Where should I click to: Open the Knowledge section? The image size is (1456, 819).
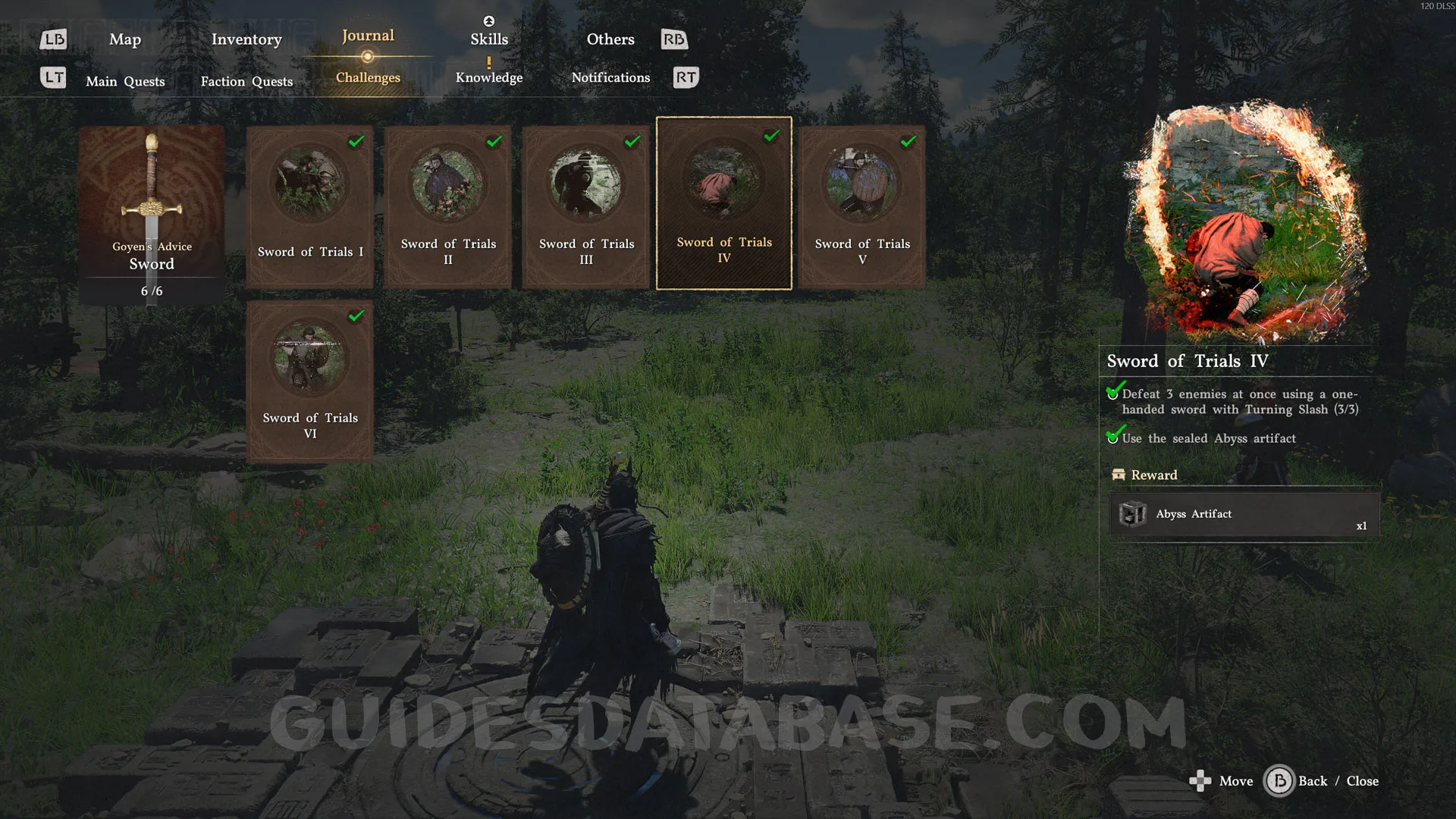pos(489,77)
